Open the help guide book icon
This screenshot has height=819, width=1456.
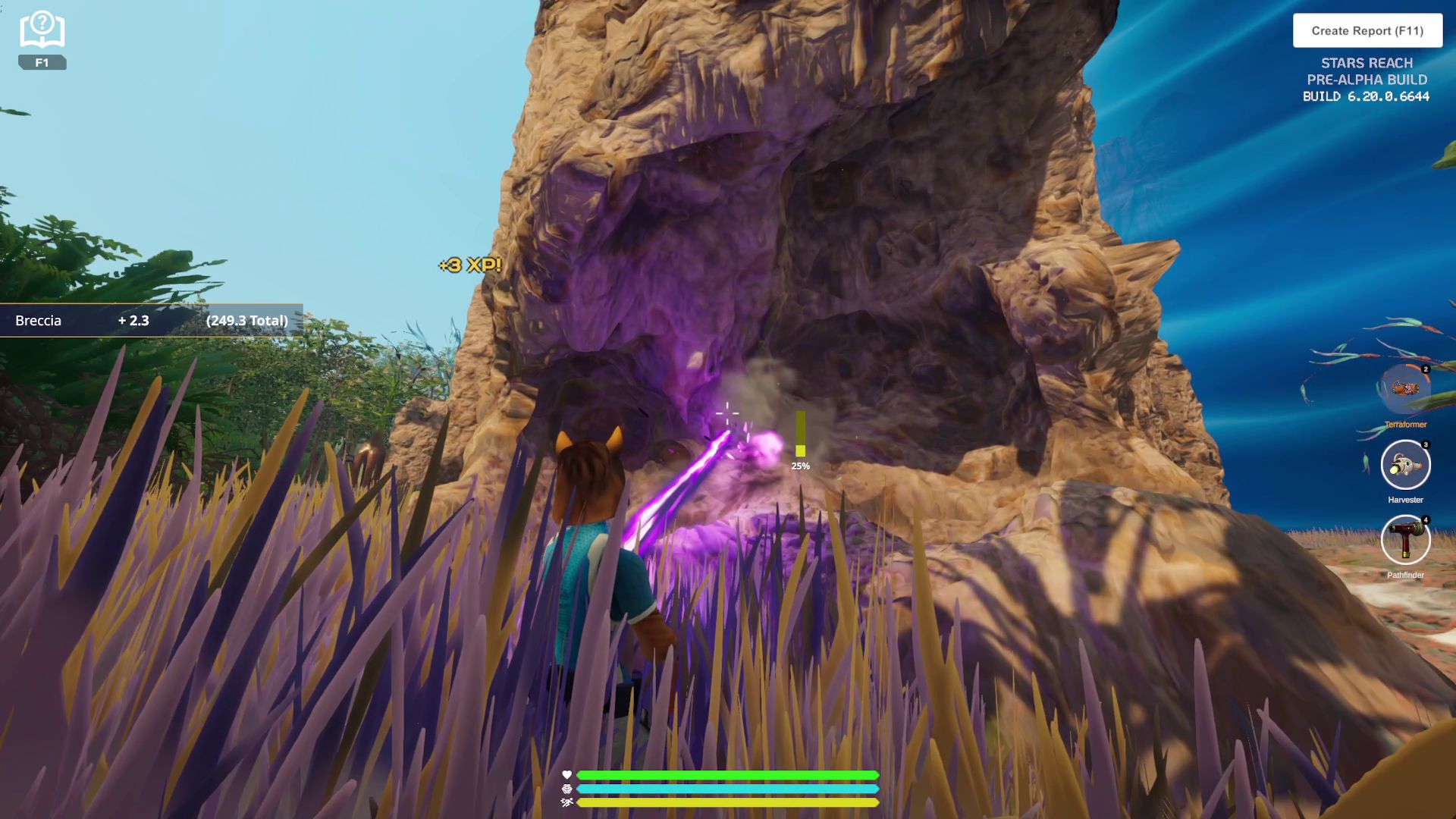[x=42, y=31]
